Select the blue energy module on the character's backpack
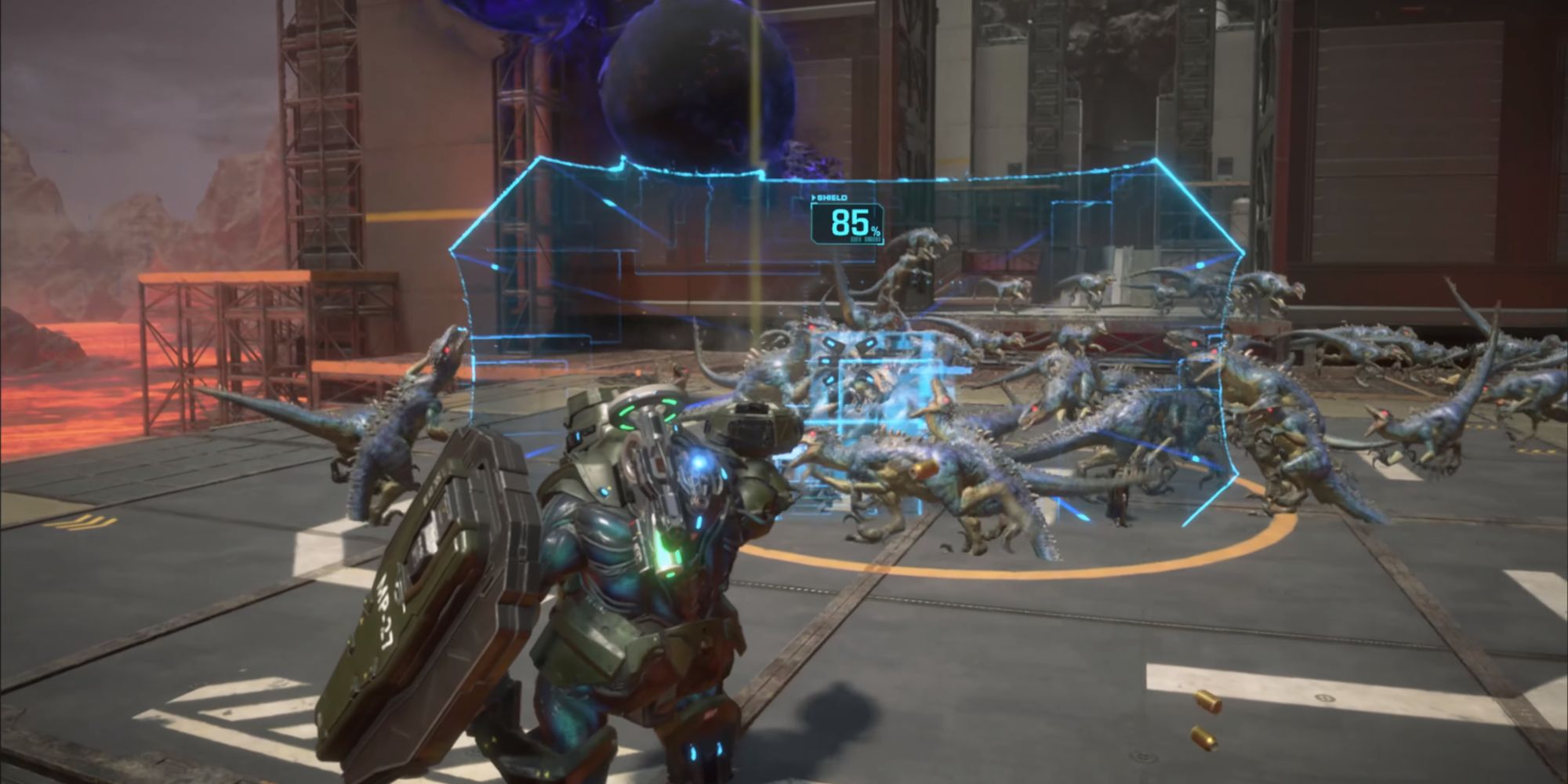 coord(698,463)
